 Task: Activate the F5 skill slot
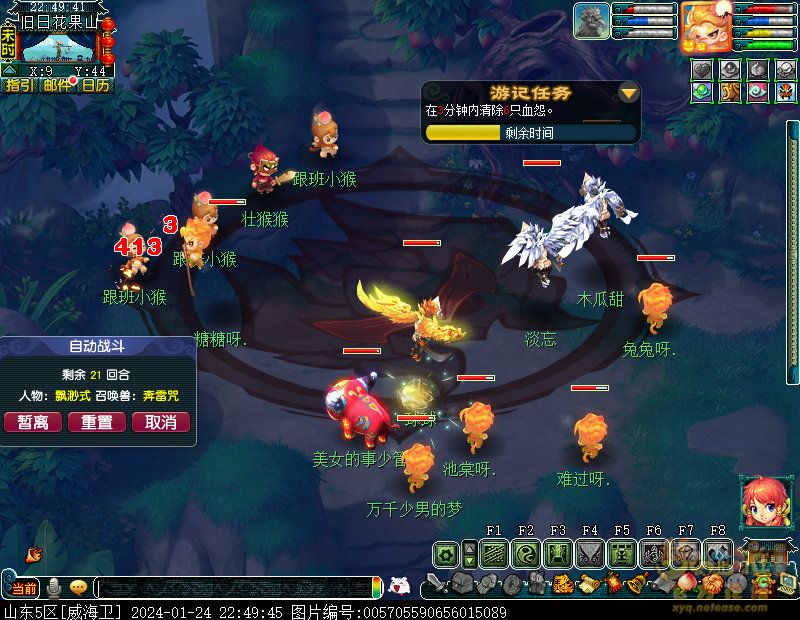[x=622, y=553]
